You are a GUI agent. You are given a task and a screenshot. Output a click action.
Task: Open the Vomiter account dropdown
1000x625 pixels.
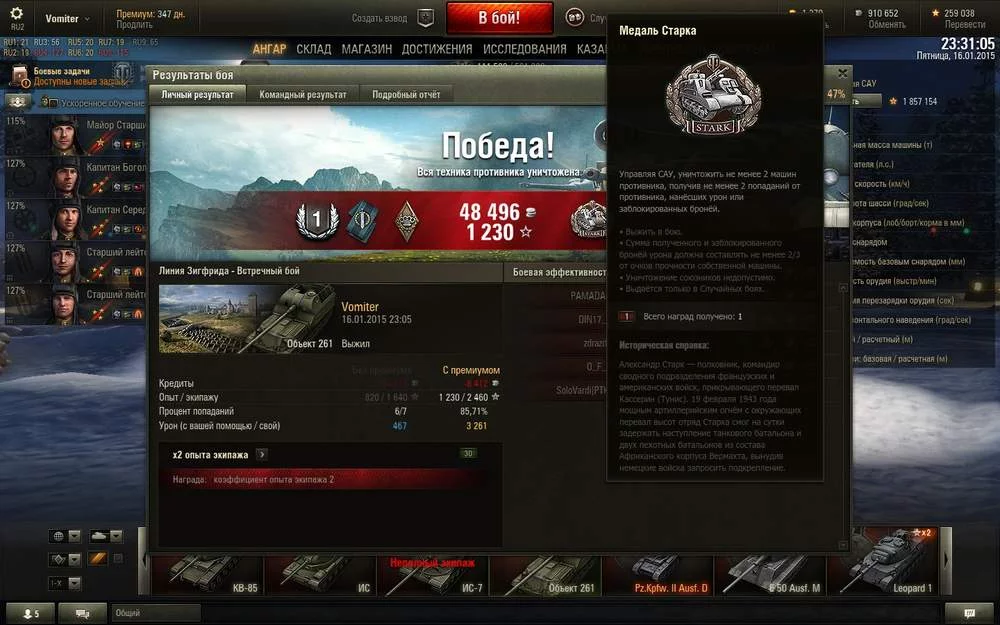coord(67,19)
